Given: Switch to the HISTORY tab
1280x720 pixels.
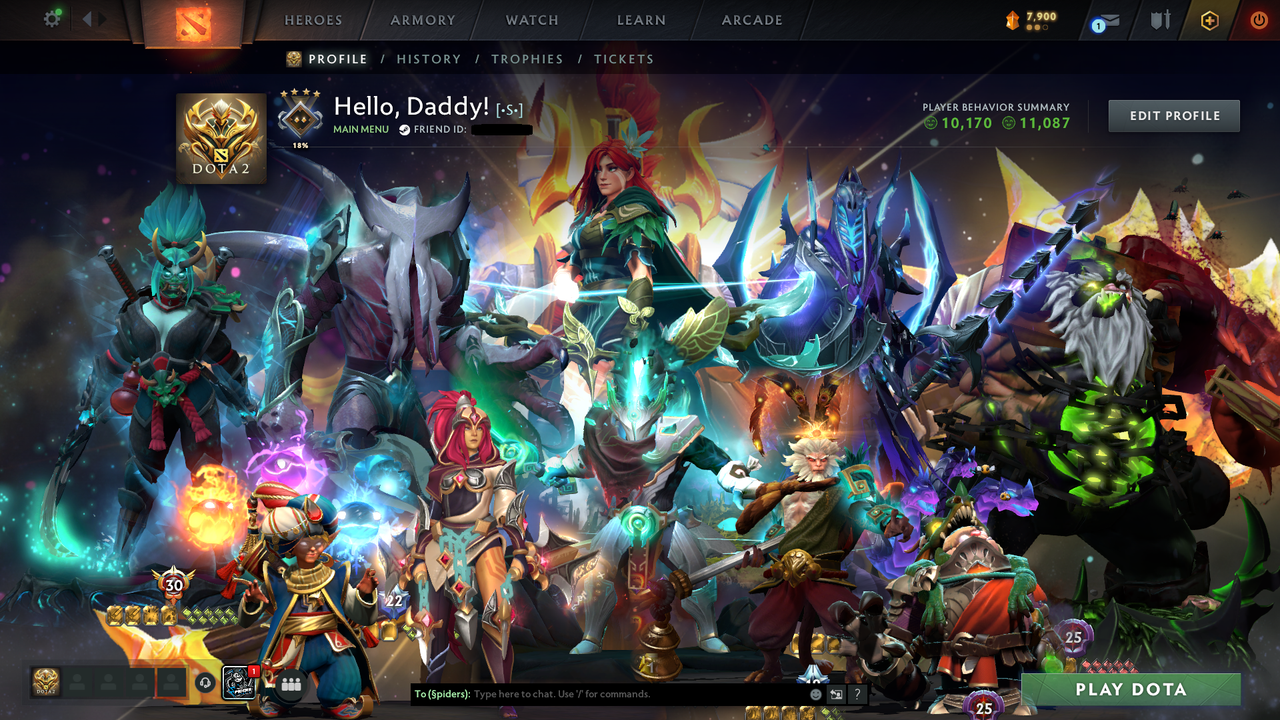Looking at the screenshot, I should [x=428, y=59].
